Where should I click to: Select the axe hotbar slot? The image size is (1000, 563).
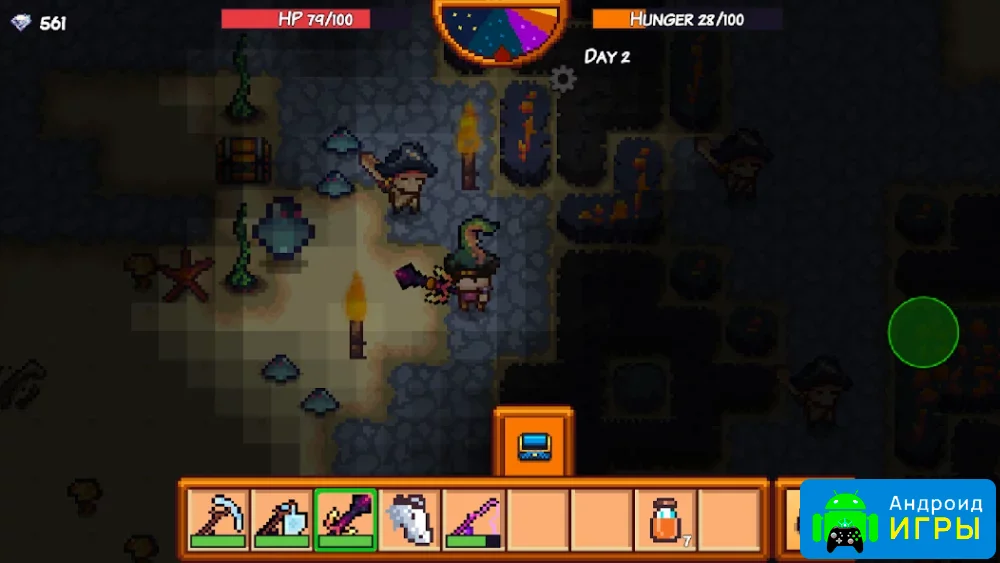click(x=281, y=519)
